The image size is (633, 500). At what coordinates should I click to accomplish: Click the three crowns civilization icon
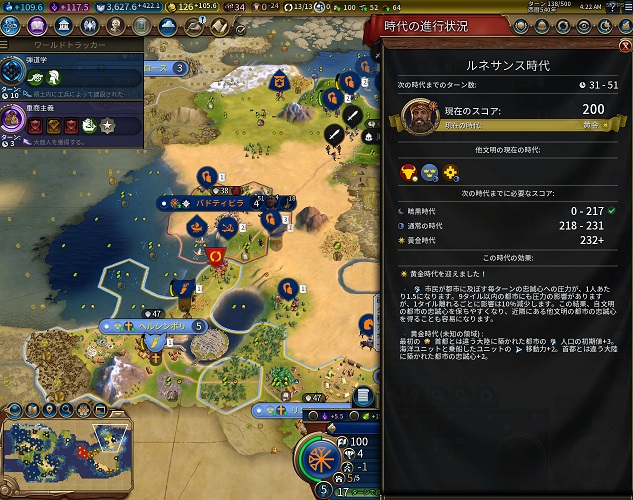pos(430,173)
